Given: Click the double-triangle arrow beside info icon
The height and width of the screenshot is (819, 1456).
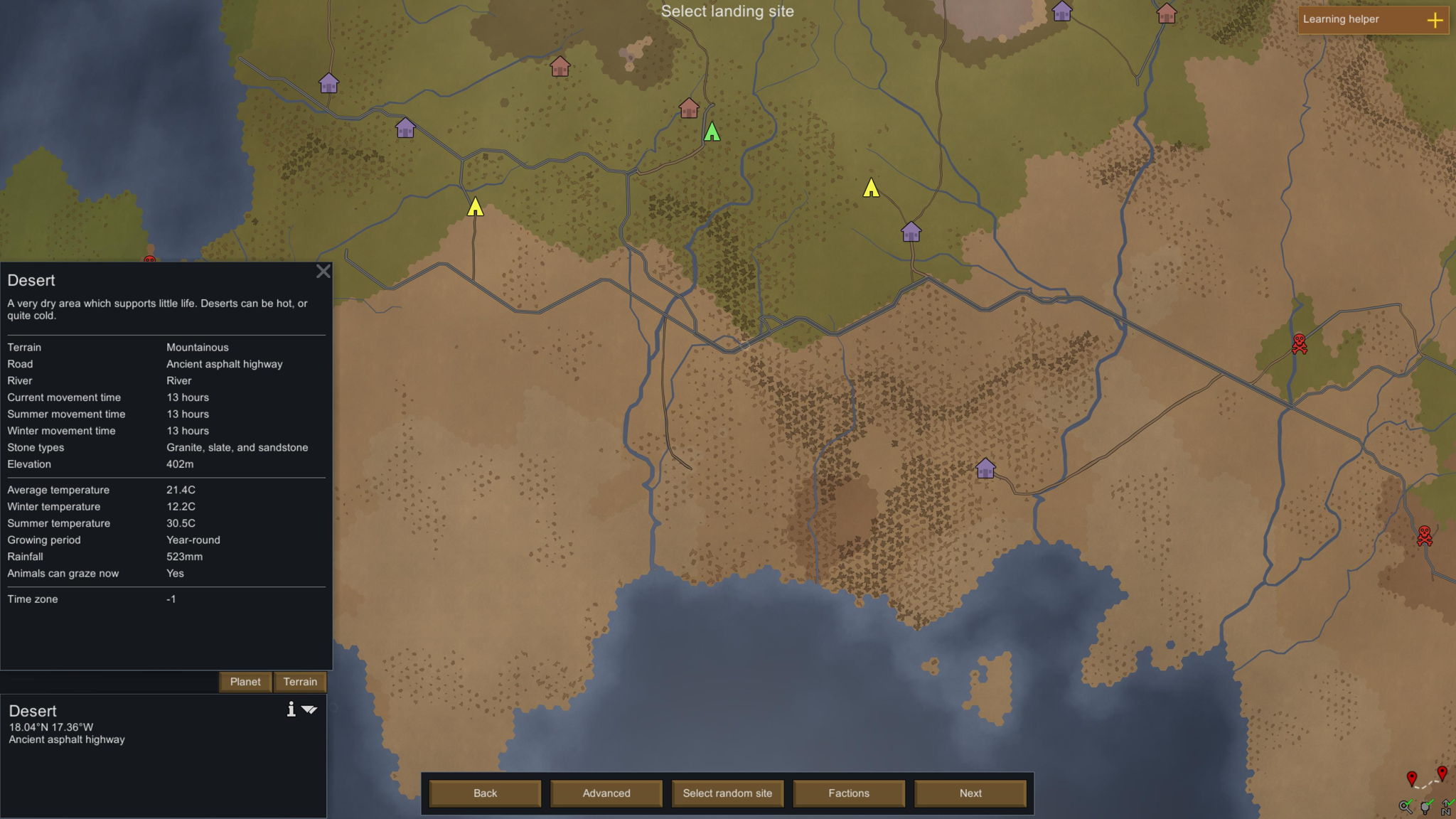Looking at the screenshot, I should coord(309,710).
